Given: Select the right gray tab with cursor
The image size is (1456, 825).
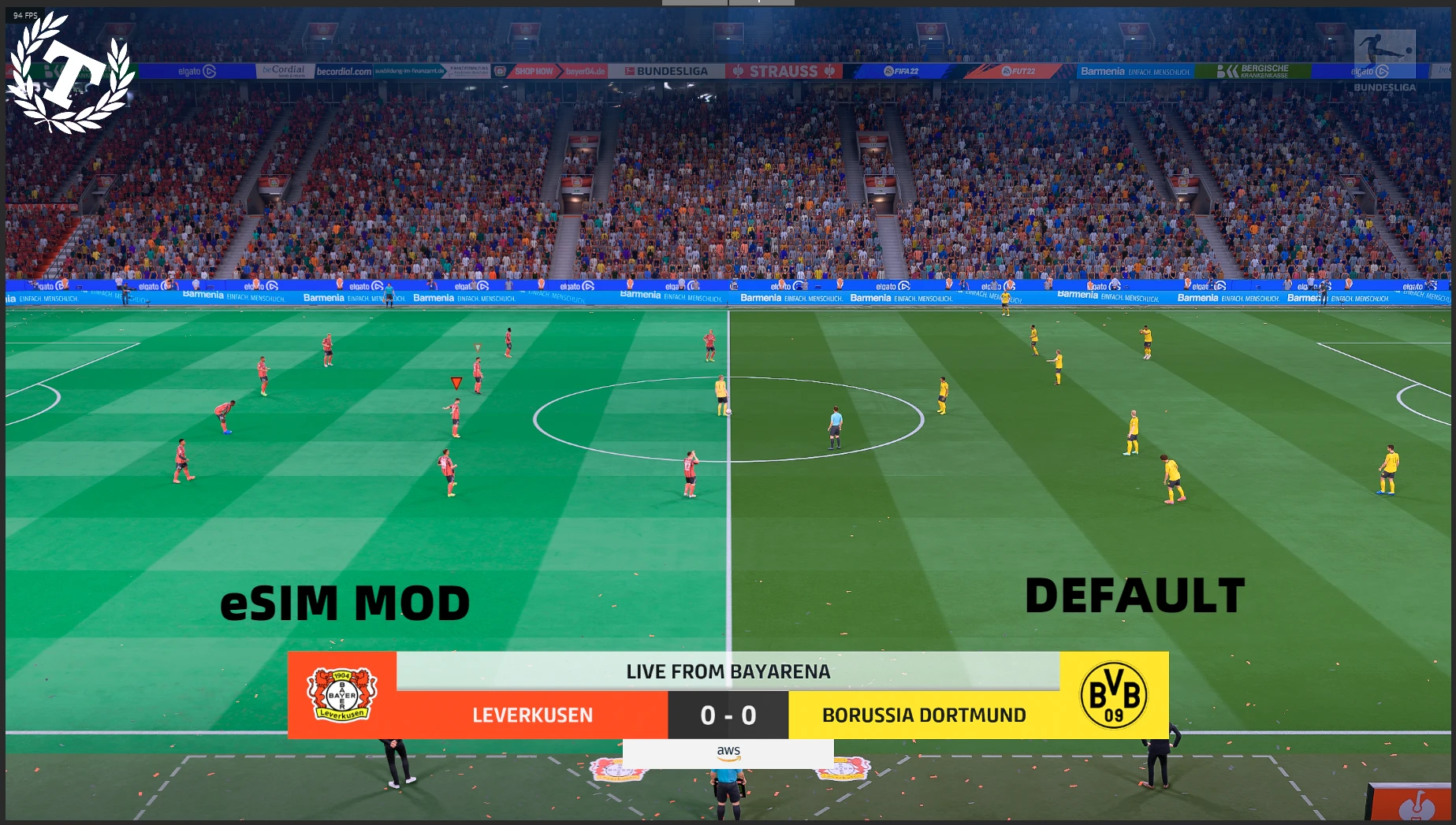Looking at the screenshot, I should tap(761, 2).
